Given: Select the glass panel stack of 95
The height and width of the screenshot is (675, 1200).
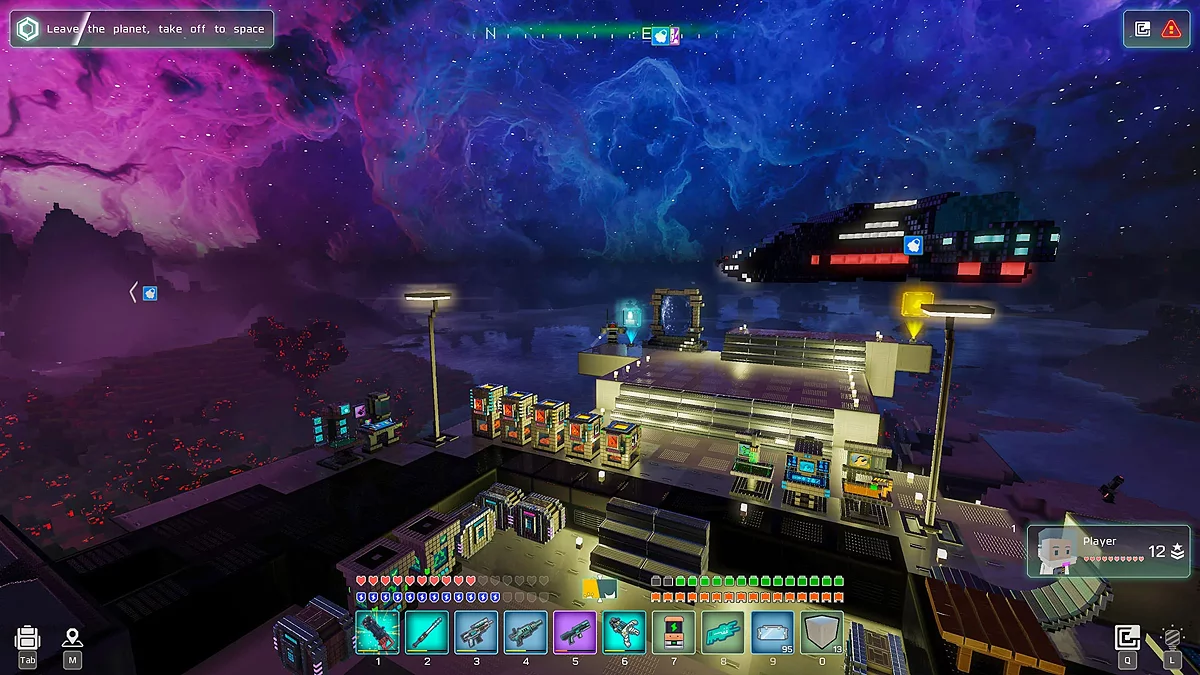Looking at the screenshot, I should (x=772, y=632).
